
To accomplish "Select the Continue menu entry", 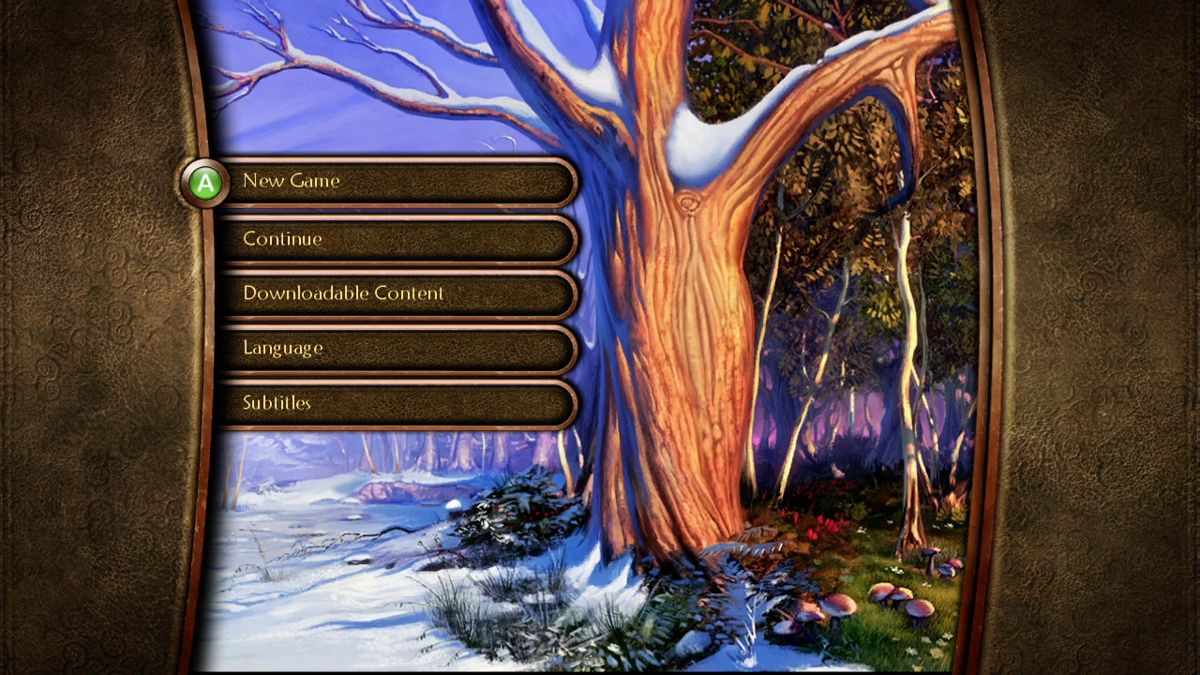I will 395,239.
